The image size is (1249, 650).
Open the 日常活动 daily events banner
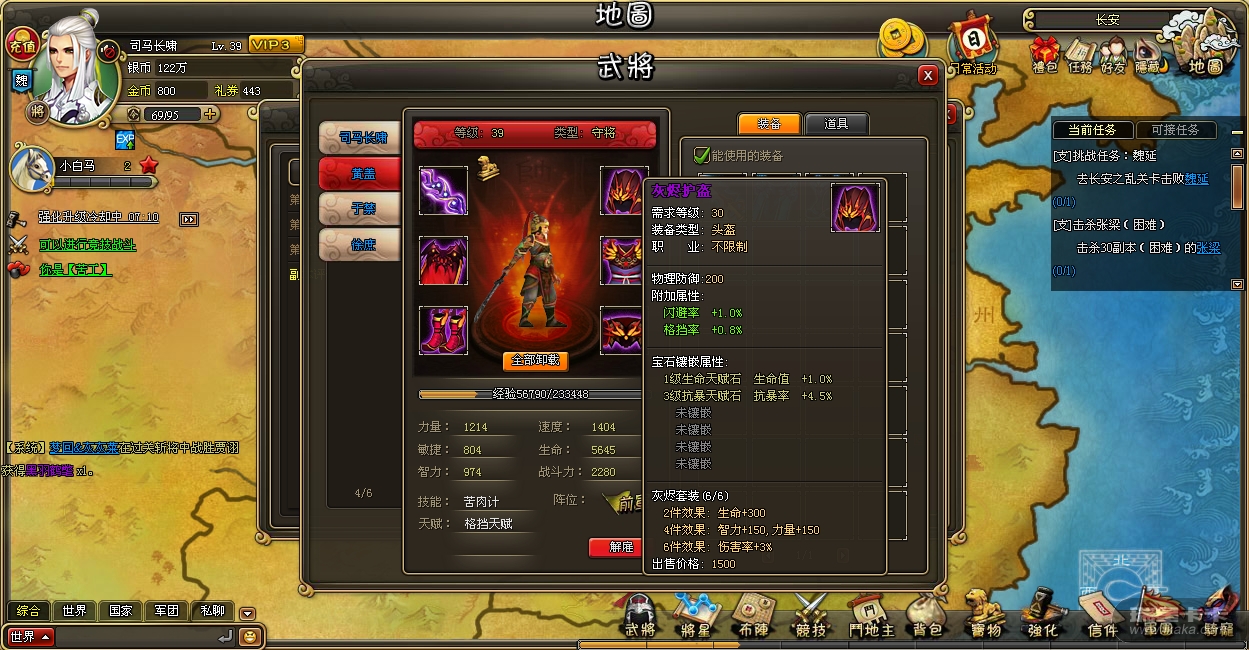point(972,45)
